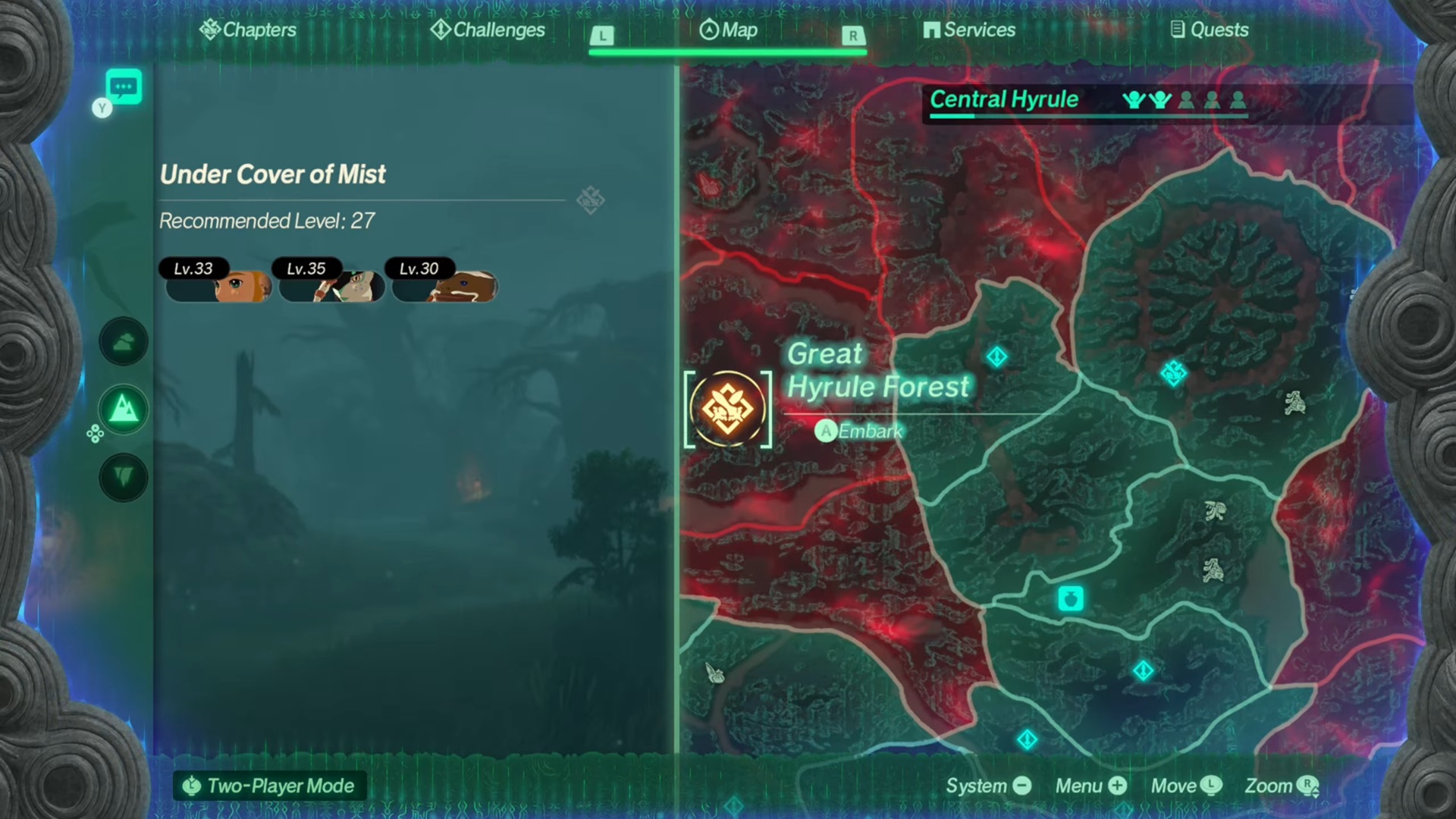Open the chat speech bubble icon

(x=124, y=87)
